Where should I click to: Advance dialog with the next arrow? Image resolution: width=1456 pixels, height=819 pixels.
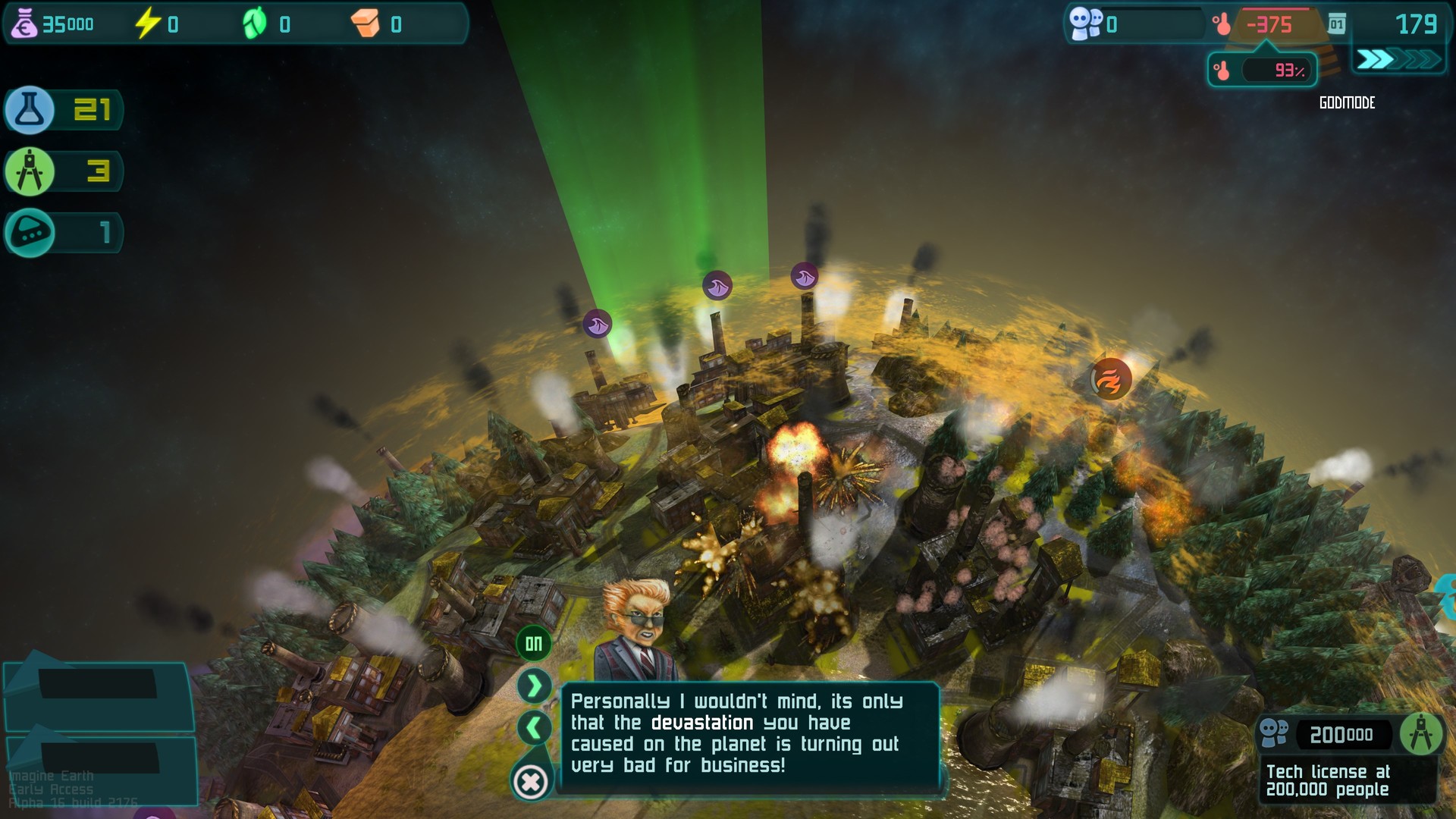533,685
